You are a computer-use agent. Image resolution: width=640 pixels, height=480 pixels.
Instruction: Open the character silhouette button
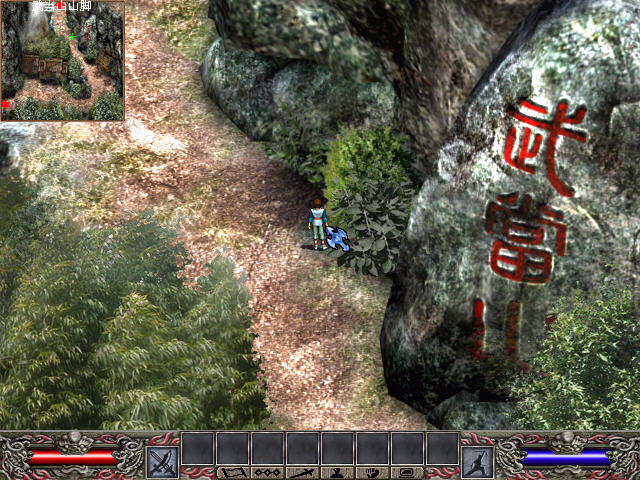[x=337, y=472]
